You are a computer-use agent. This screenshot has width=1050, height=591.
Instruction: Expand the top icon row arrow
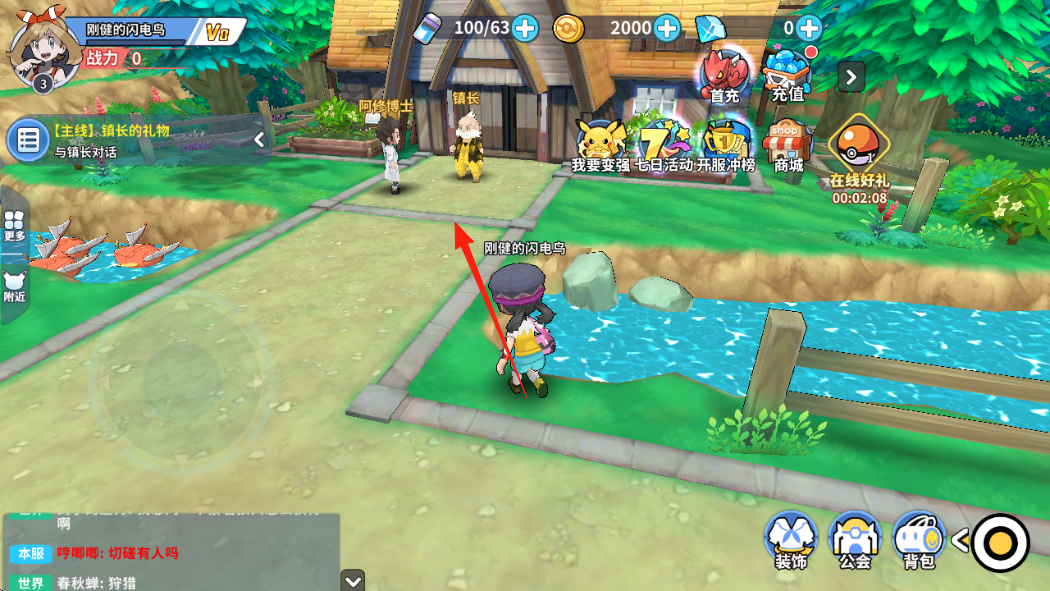point(851,76)
